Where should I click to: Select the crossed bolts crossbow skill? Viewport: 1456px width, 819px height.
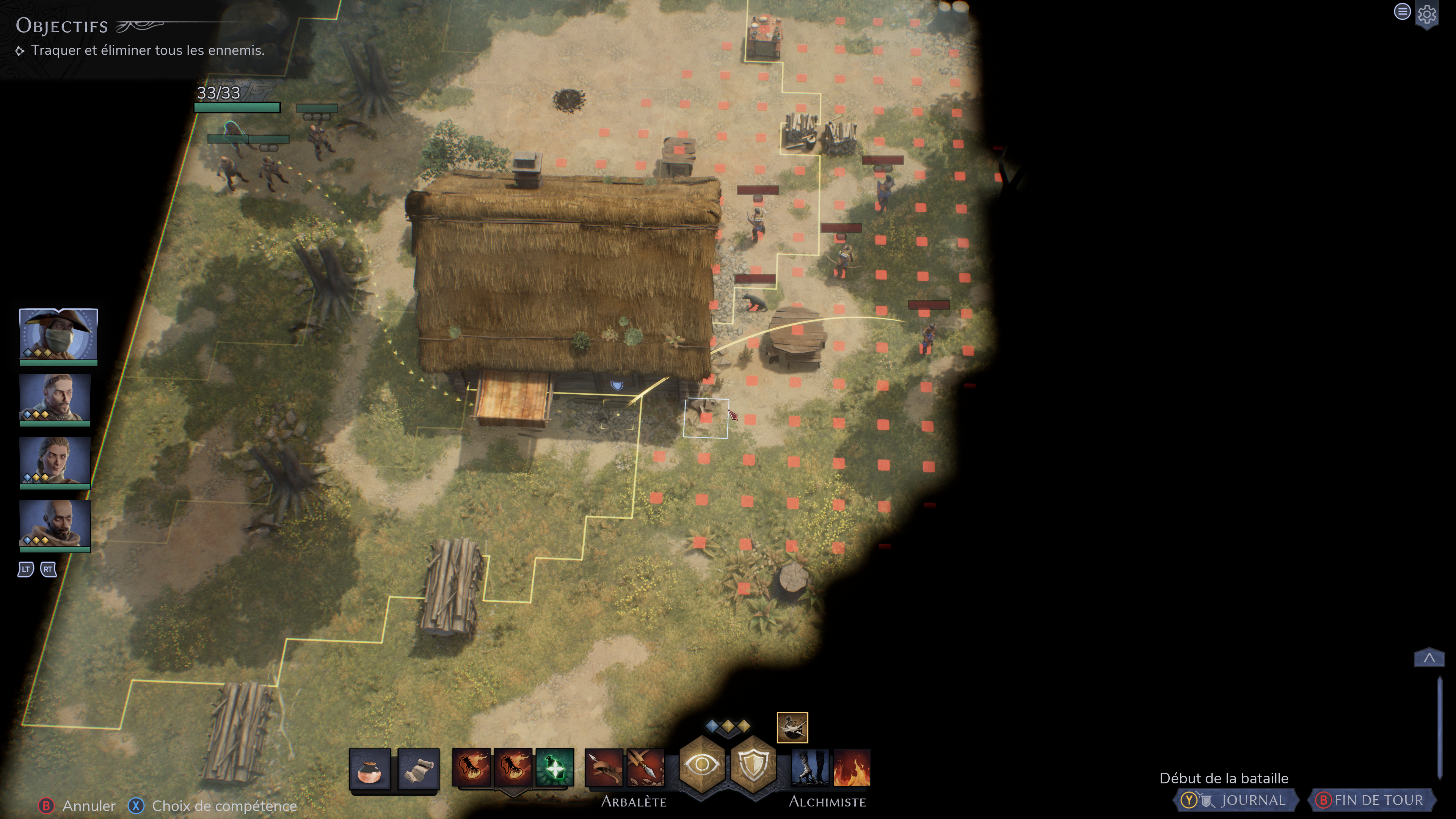click(x=645, y=768)
